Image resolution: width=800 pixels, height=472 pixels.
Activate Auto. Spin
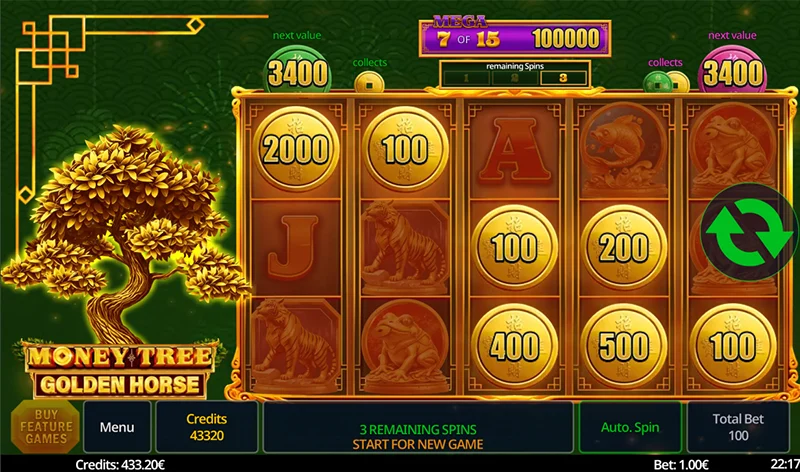(629, 427)
